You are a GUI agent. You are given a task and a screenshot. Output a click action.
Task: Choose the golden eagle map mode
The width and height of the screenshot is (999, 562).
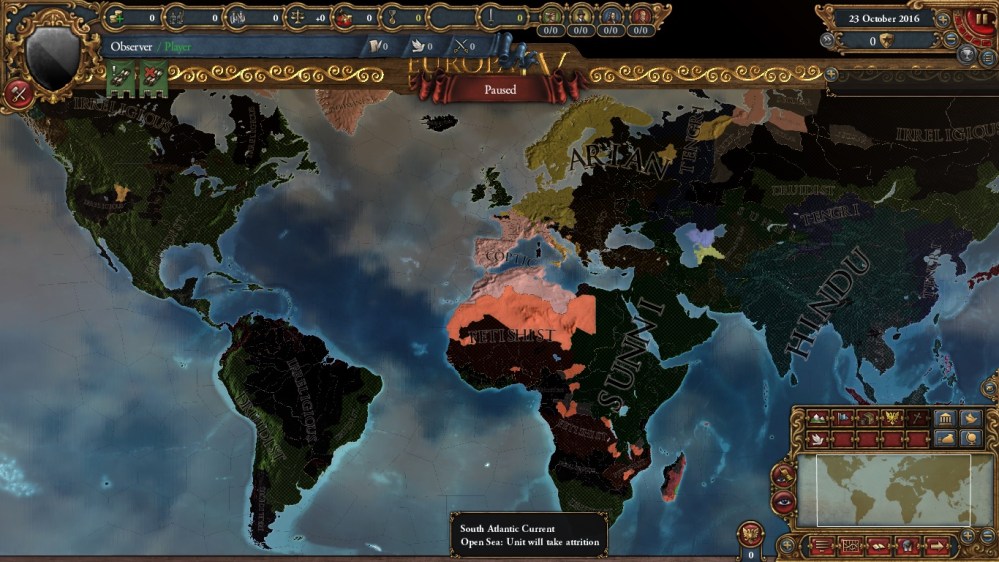[x=893, y=417]
